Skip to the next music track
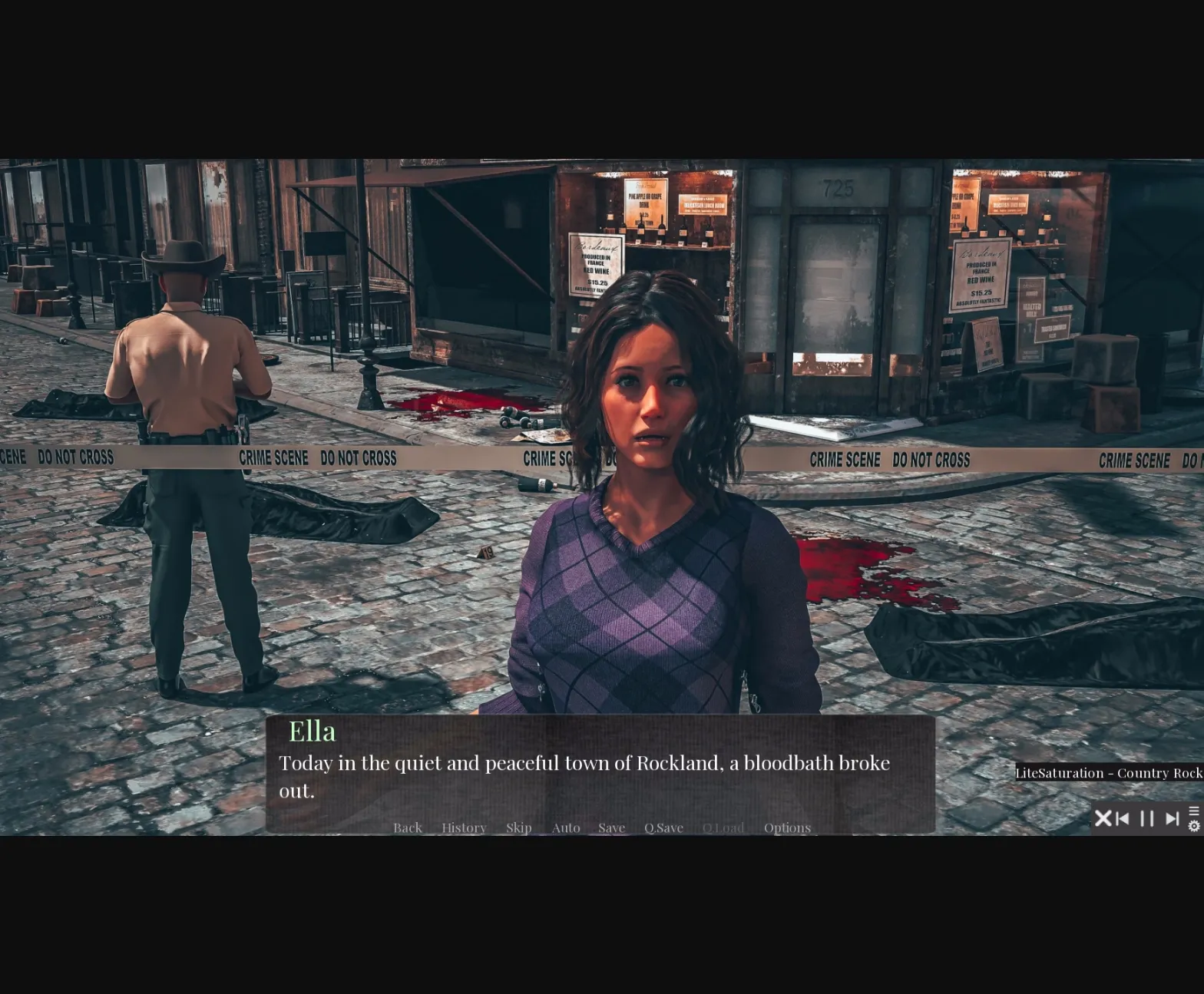Viewport: 1204px width, 994px height. pyautogui.click(x=1172, y=819)
